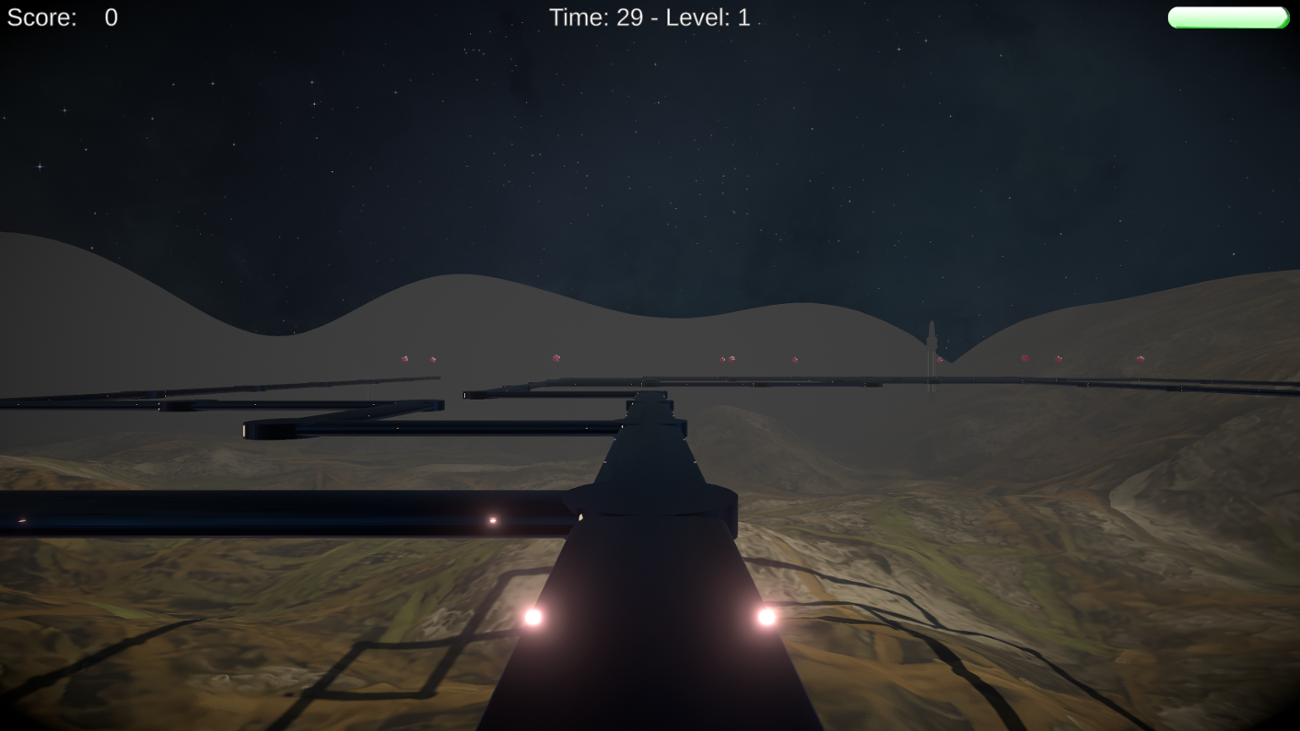Click the cluster of red orbs near center horizon

click(727, 358)
